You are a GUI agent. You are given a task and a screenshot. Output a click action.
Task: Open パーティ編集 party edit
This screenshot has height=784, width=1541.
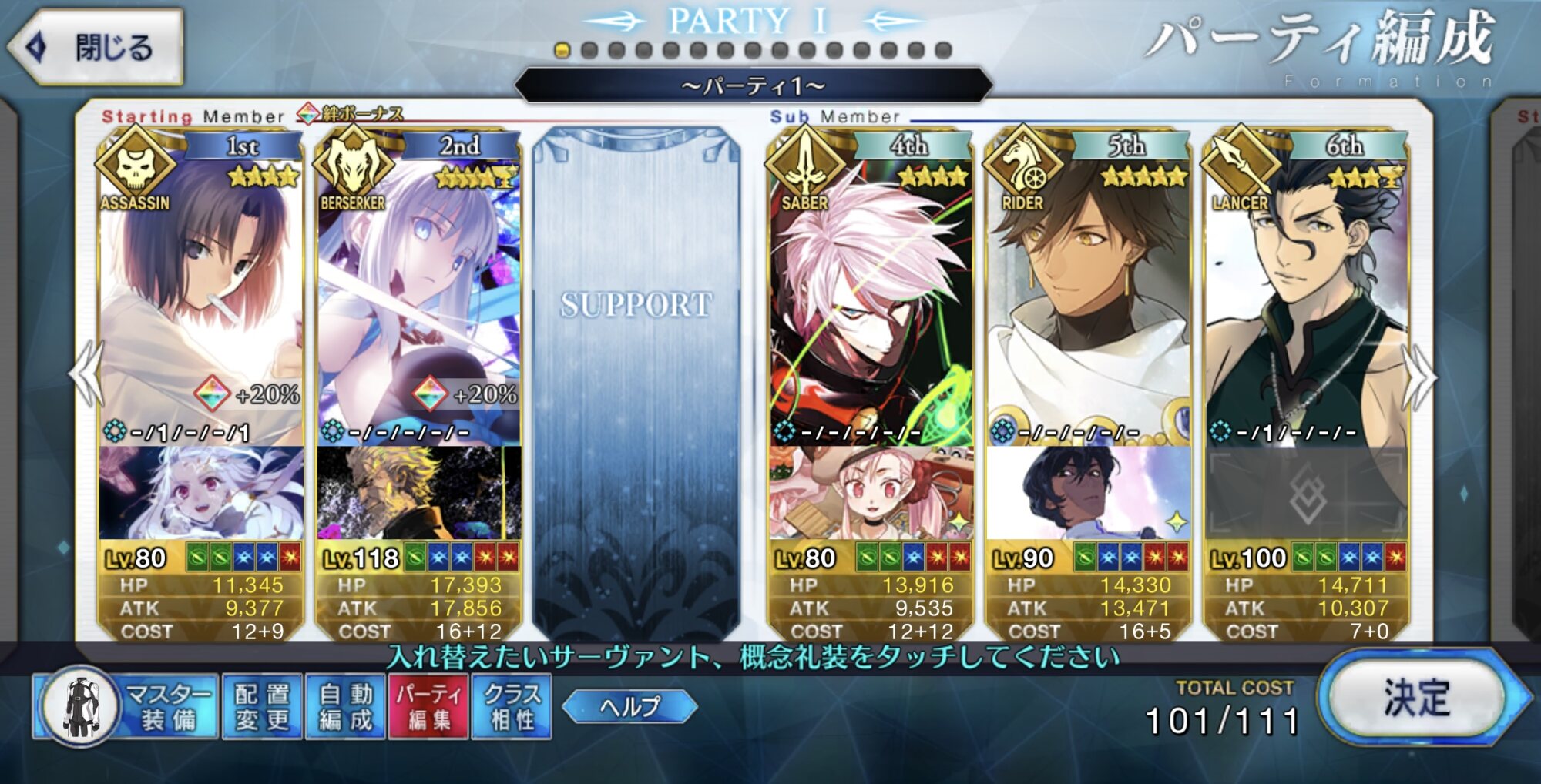tap(428, 706)
